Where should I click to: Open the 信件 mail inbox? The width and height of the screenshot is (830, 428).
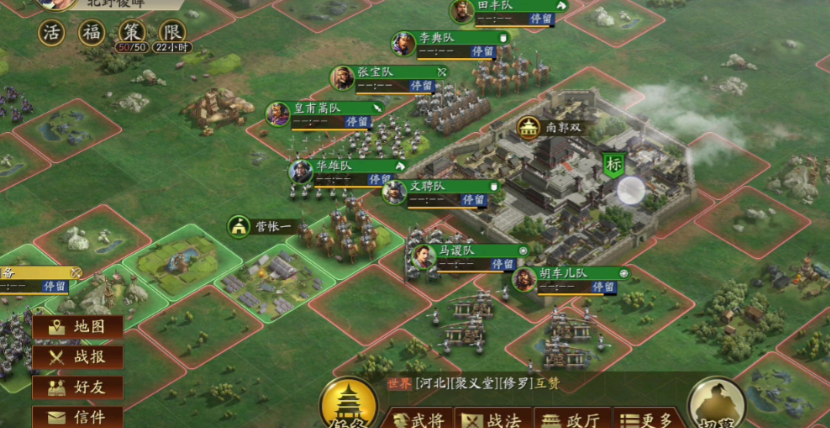coord(78,416)
